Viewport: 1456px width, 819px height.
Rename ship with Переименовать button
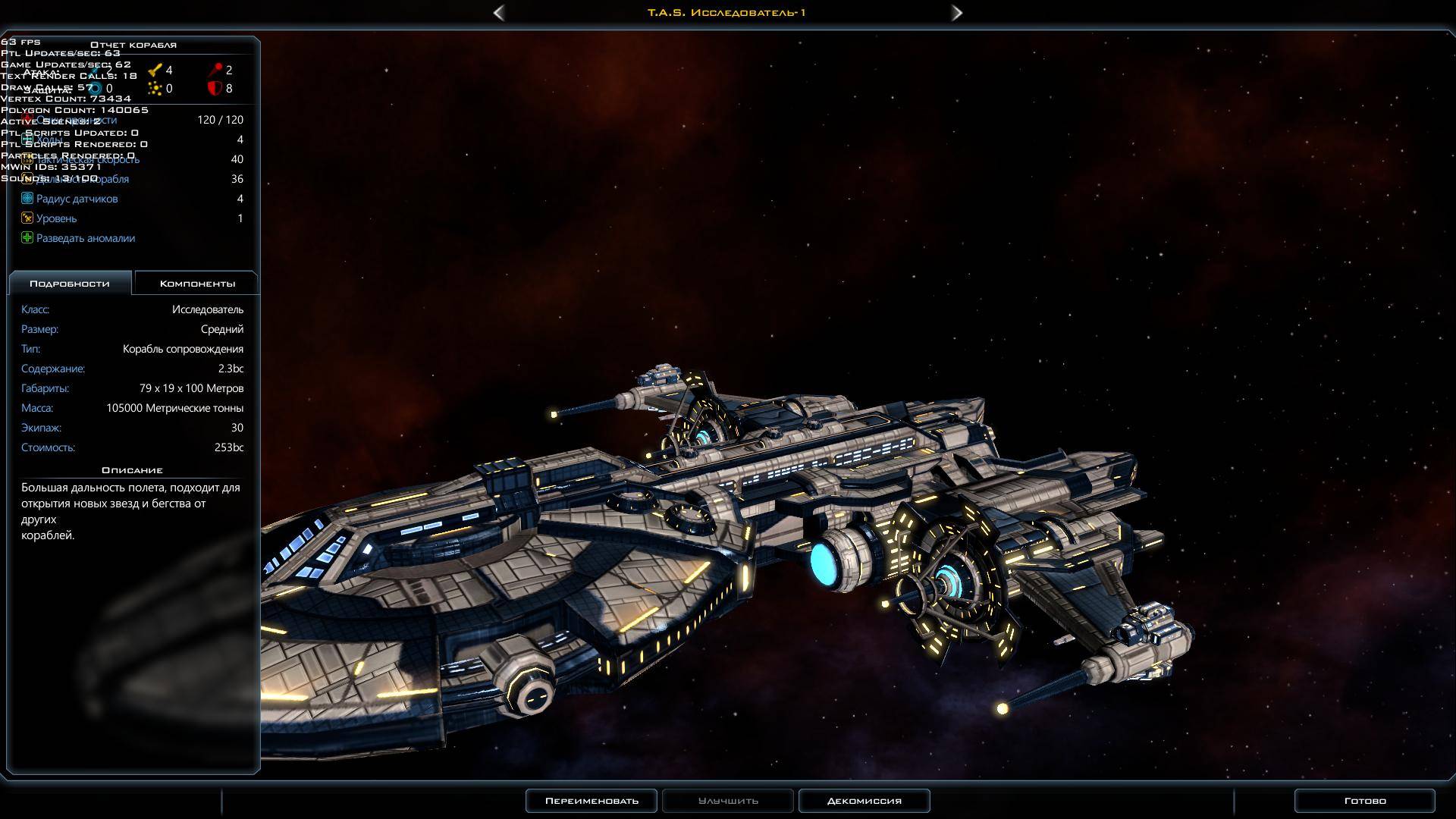pyautogui.click(x=591, y=801)
